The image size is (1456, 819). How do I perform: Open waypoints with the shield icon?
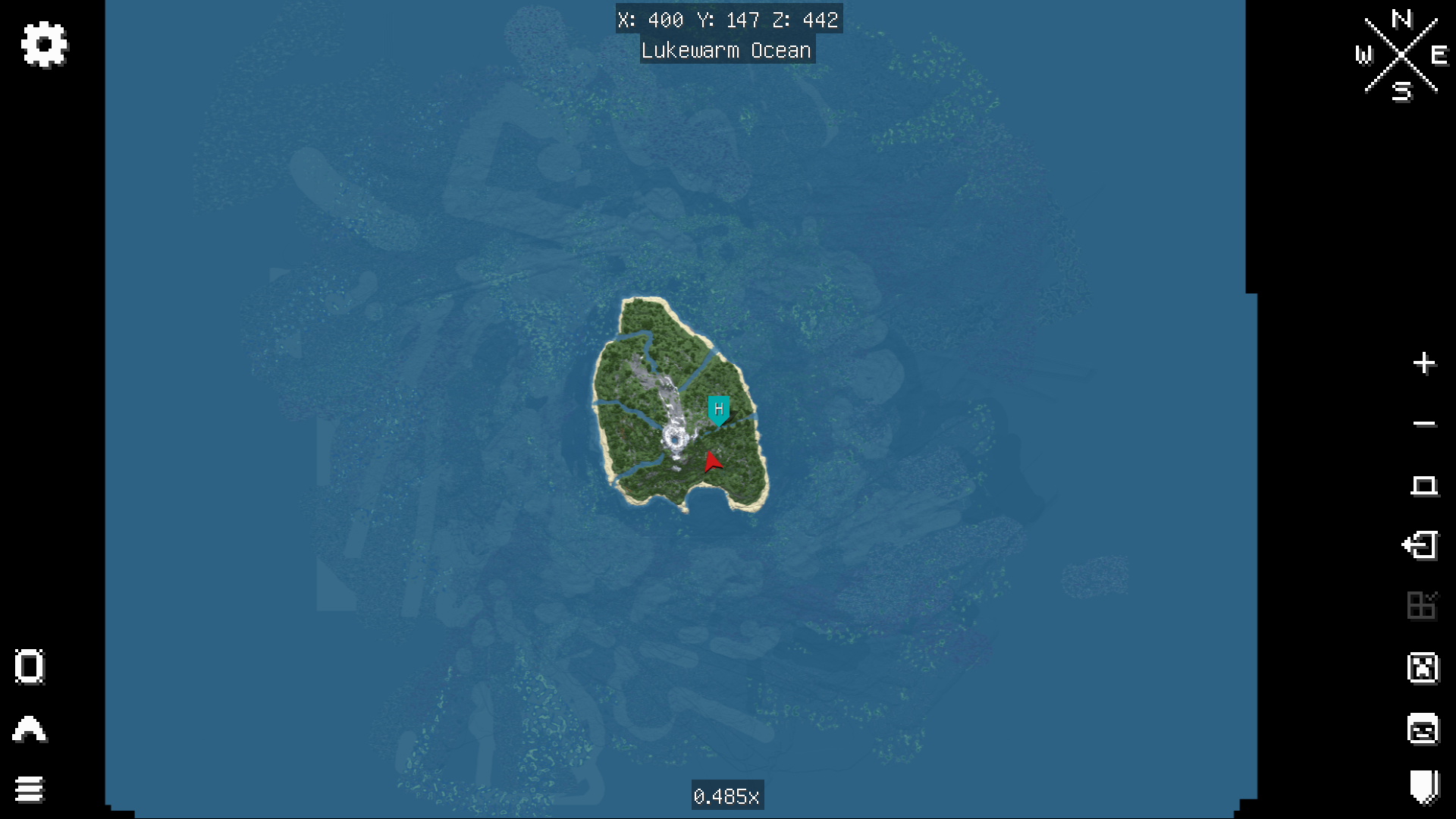pyautogui.click(x=1425, y=789)
